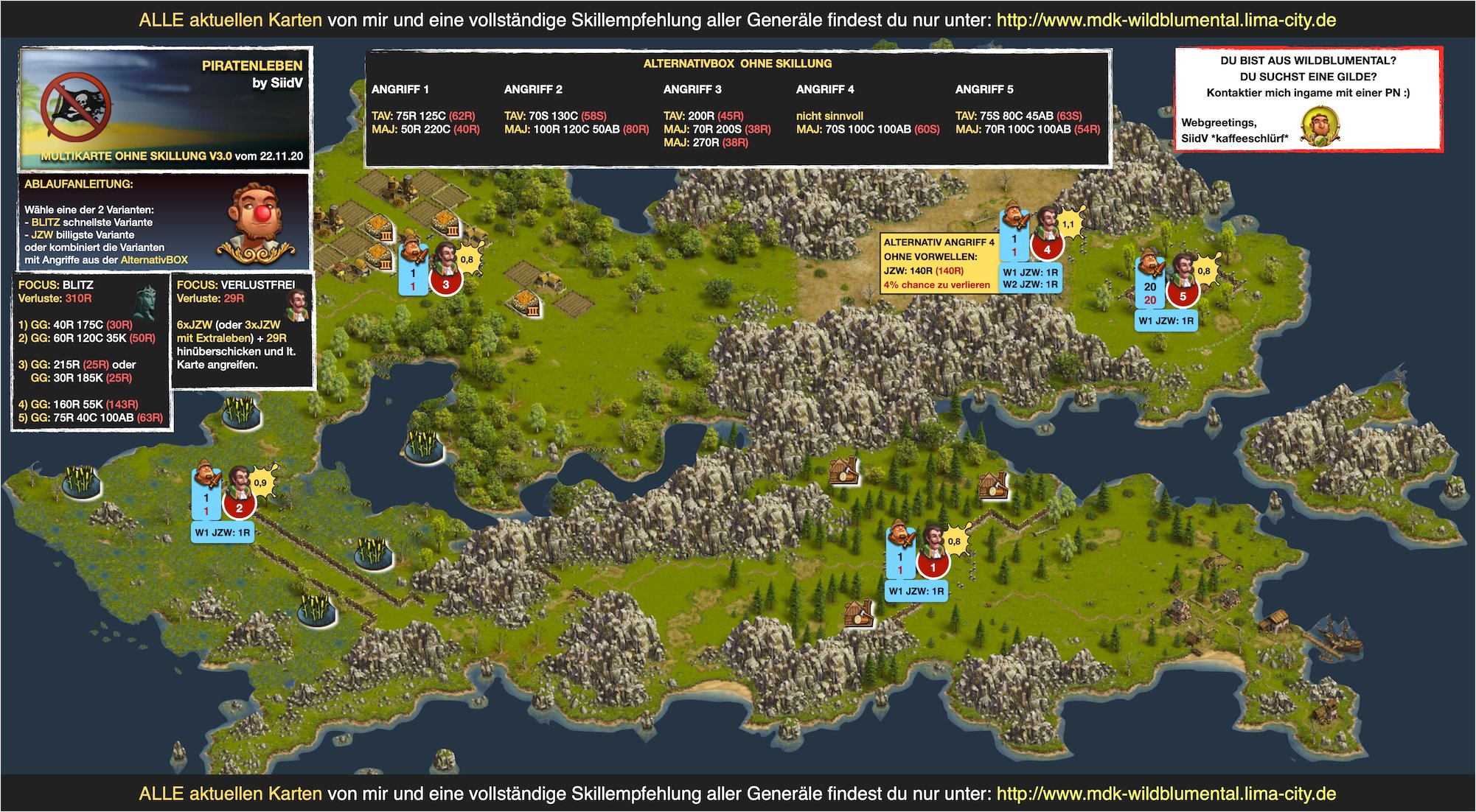Choose the red attack marker numbered 3
1476x812 pixels.
(445, 284)
